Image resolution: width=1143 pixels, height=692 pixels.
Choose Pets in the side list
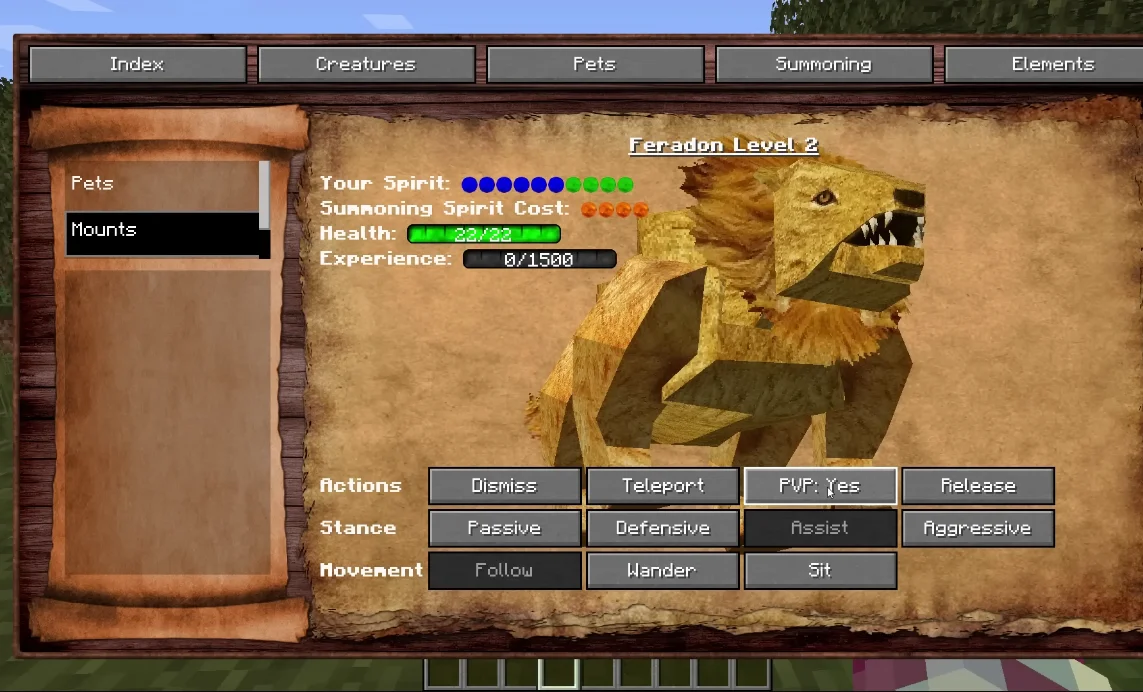[x=160, y=184]
